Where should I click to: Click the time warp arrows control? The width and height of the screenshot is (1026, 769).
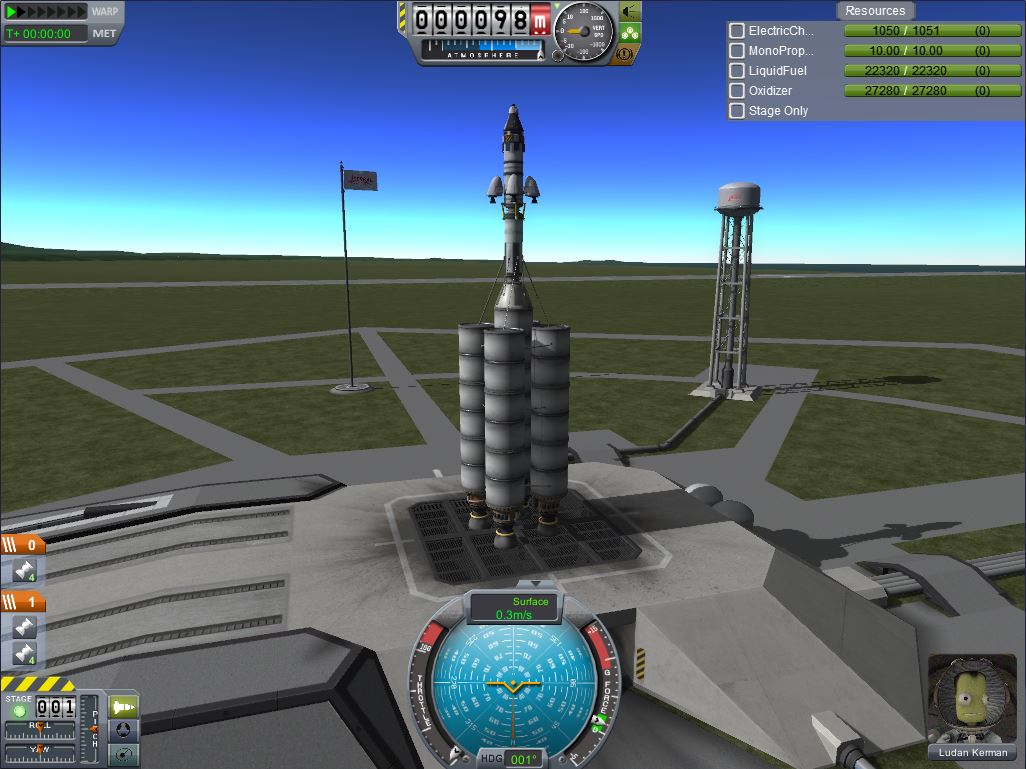[x=47, y=12]
